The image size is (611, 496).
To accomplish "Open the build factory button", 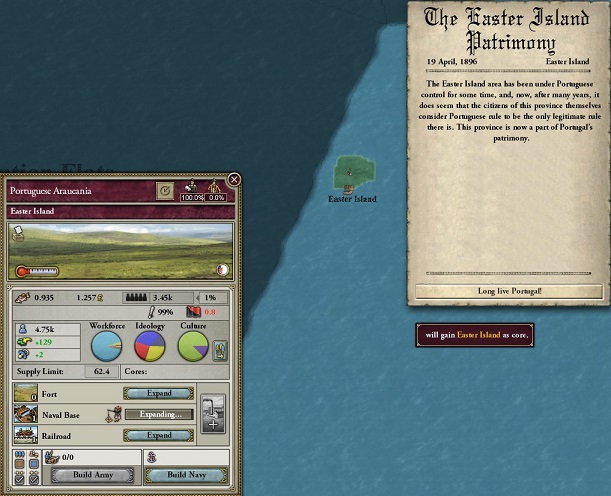I will (213, 413).
